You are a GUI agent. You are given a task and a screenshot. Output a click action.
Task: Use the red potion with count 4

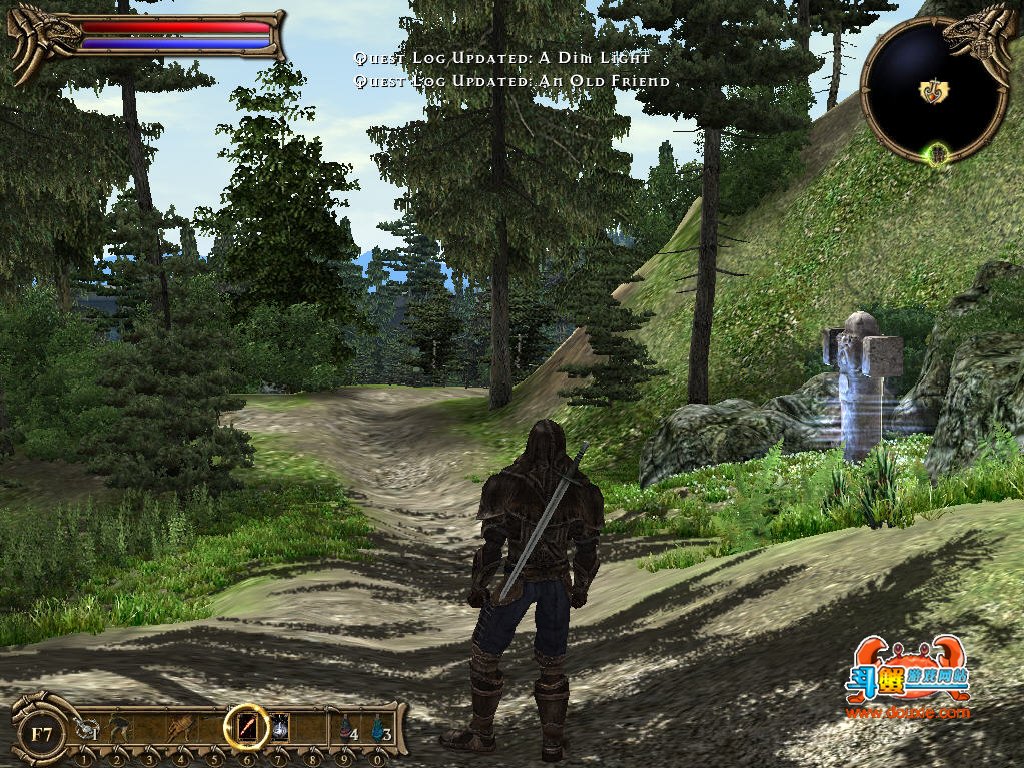click(346, 730)
